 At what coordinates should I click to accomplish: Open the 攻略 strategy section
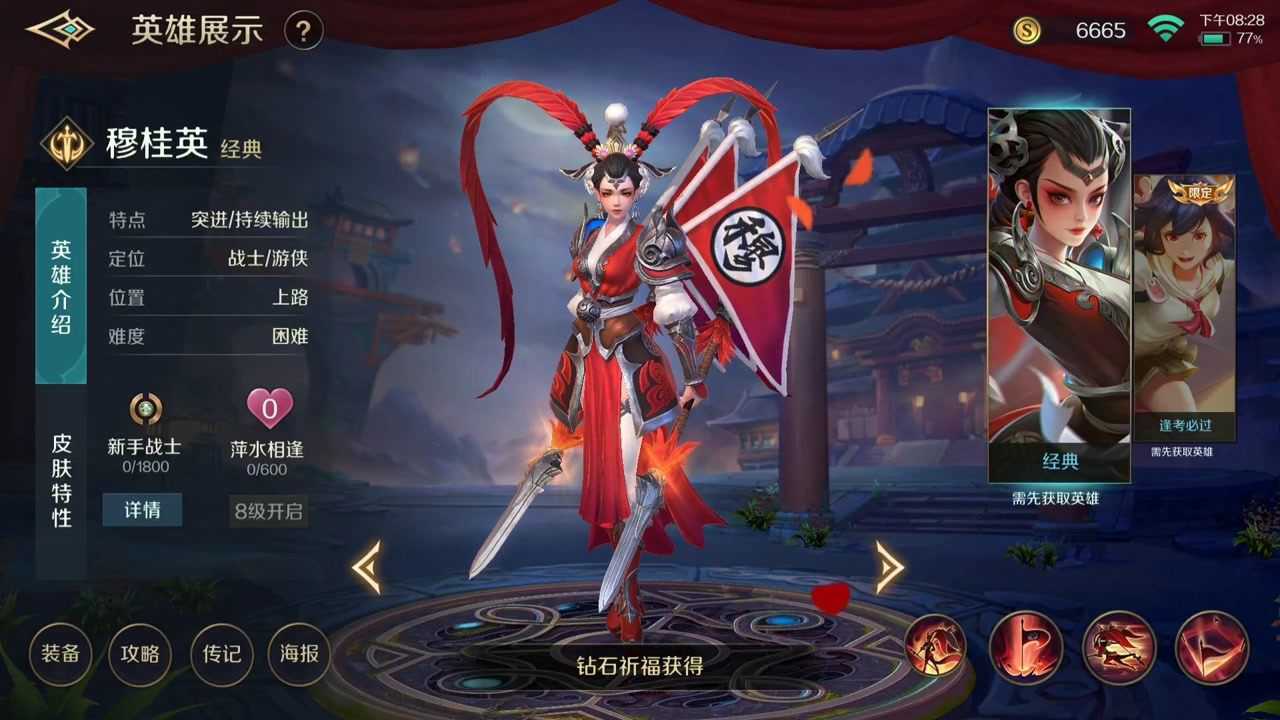tap(140, 654)
